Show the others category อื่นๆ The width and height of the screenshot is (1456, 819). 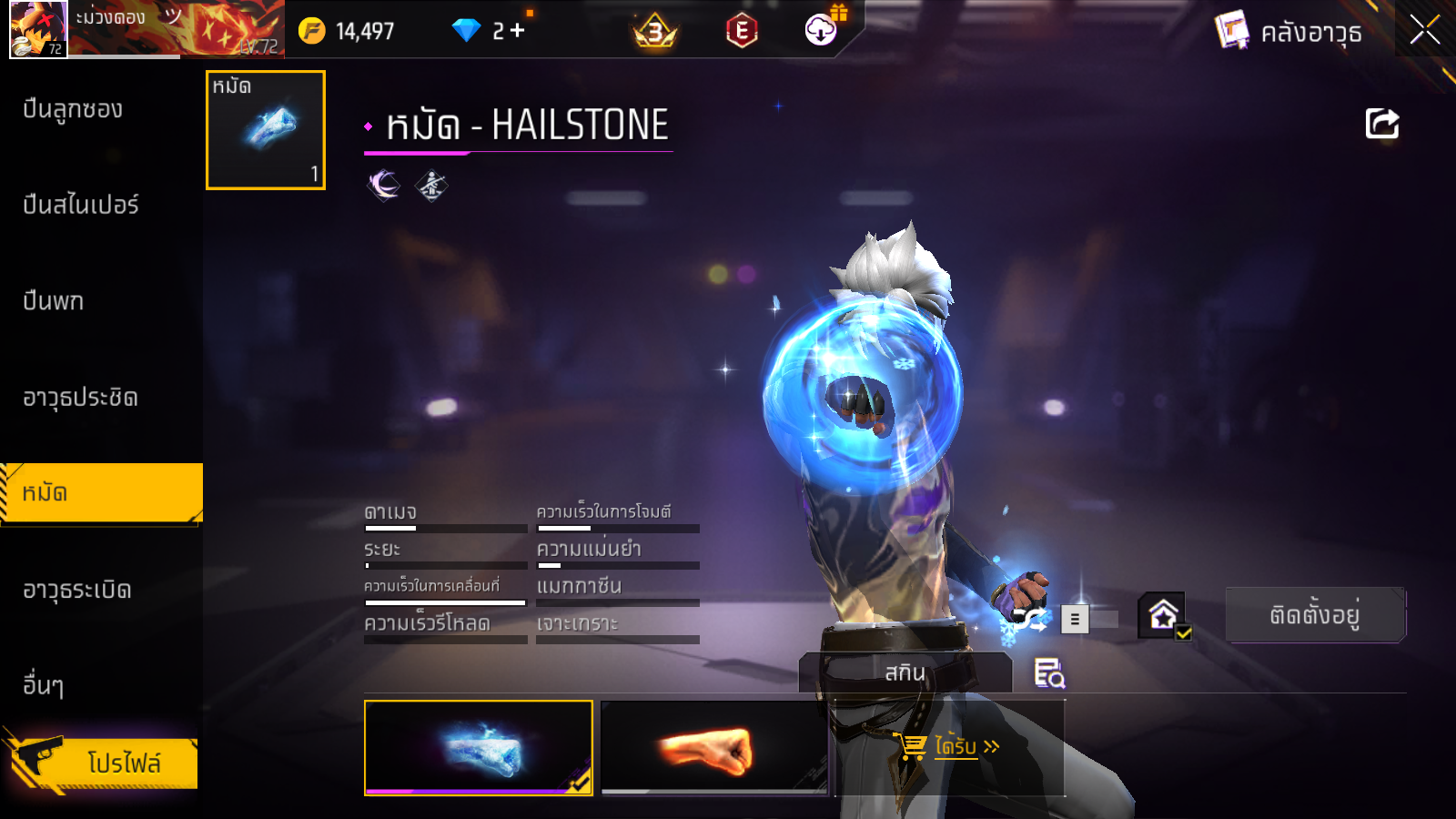(x=43, y=685)
